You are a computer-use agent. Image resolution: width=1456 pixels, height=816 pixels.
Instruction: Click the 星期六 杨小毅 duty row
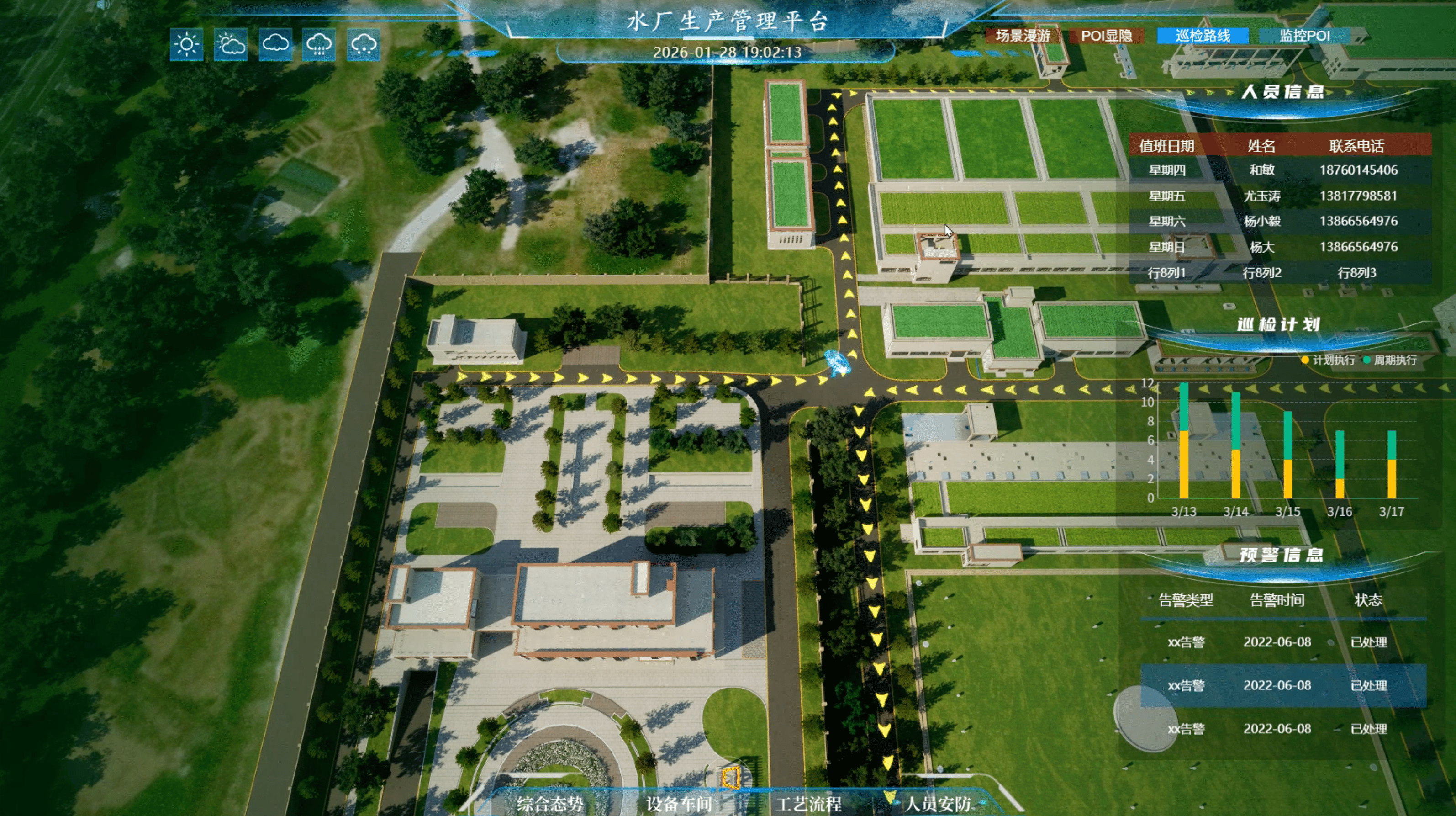pos(1280,221)
